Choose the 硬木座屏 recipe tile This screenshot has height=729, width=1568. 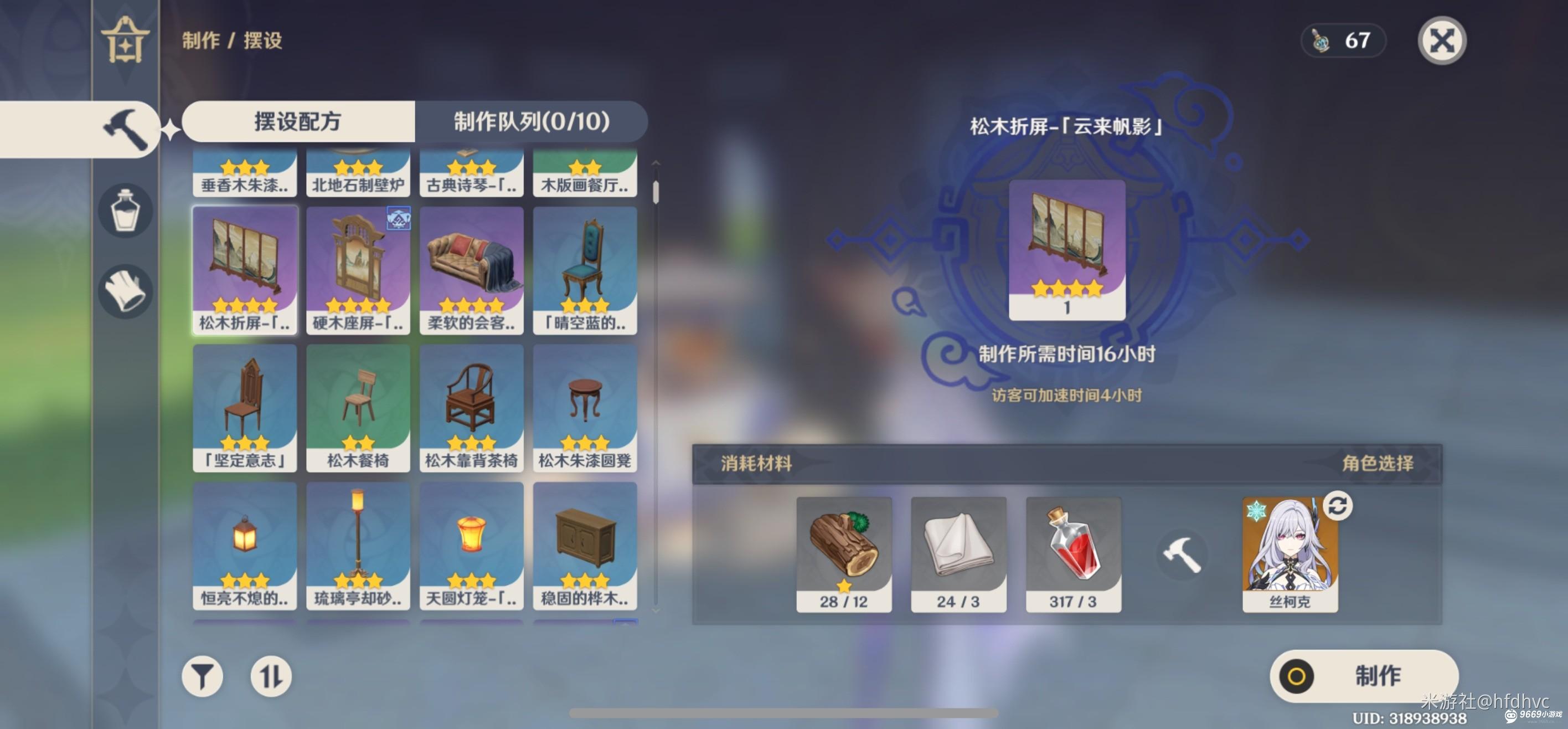coord(358,270)
